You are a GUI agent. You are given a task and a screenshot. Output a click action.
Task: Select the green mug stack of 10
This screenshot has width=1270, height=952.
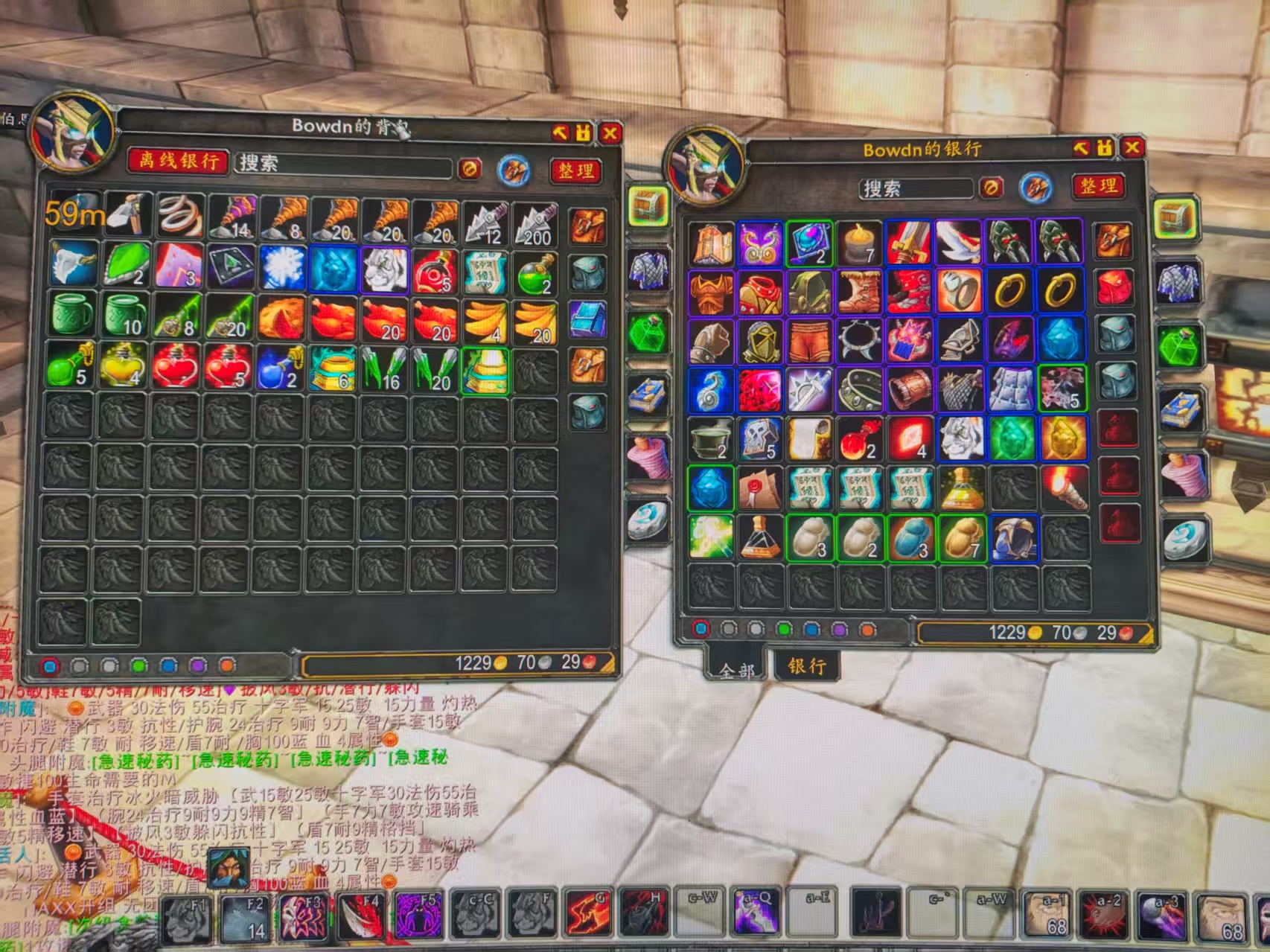124,316
